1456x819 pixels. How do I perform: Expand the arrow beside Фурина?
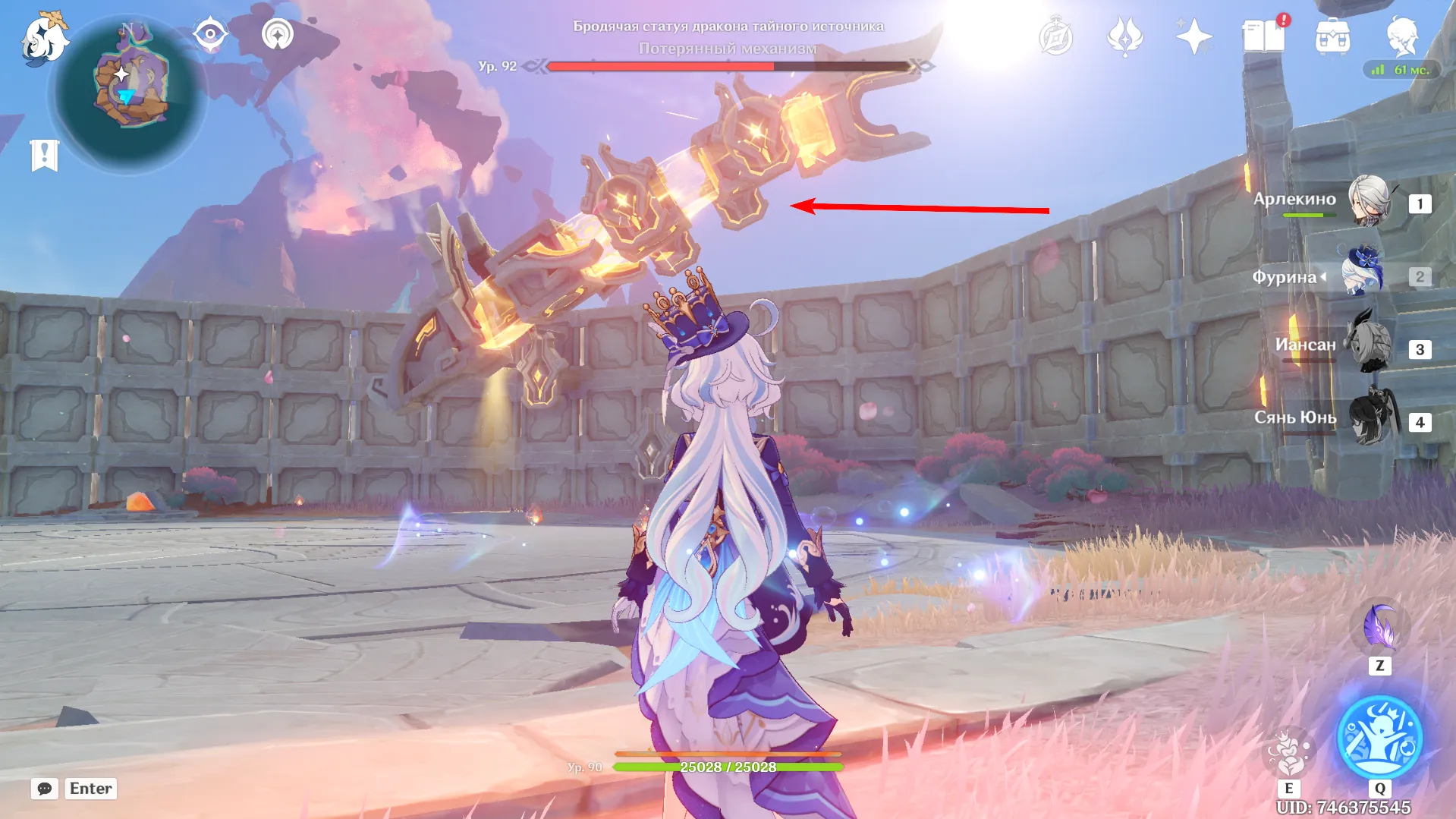[1325, 277]
